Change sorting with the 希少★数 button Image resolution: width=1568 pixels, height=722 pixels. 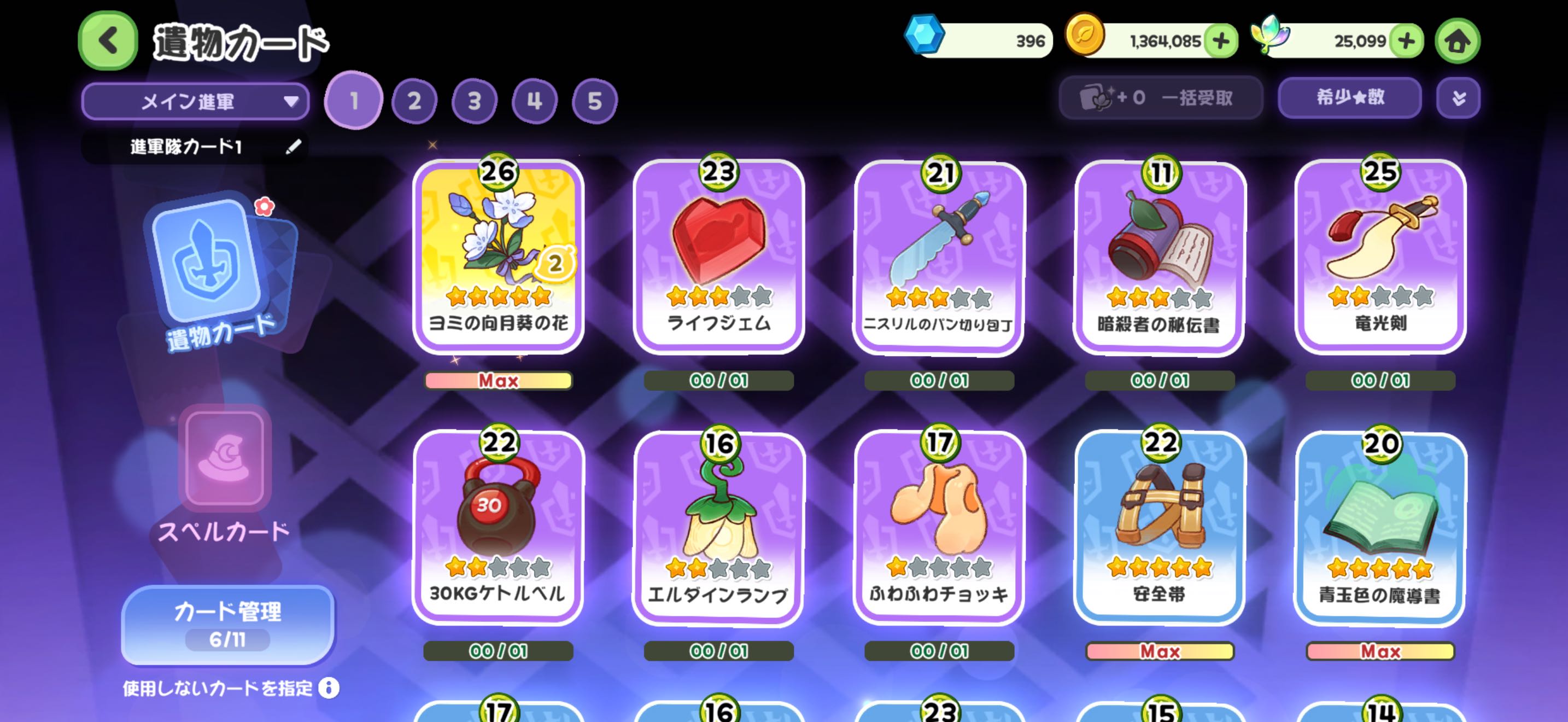[x=1349, y=97]
